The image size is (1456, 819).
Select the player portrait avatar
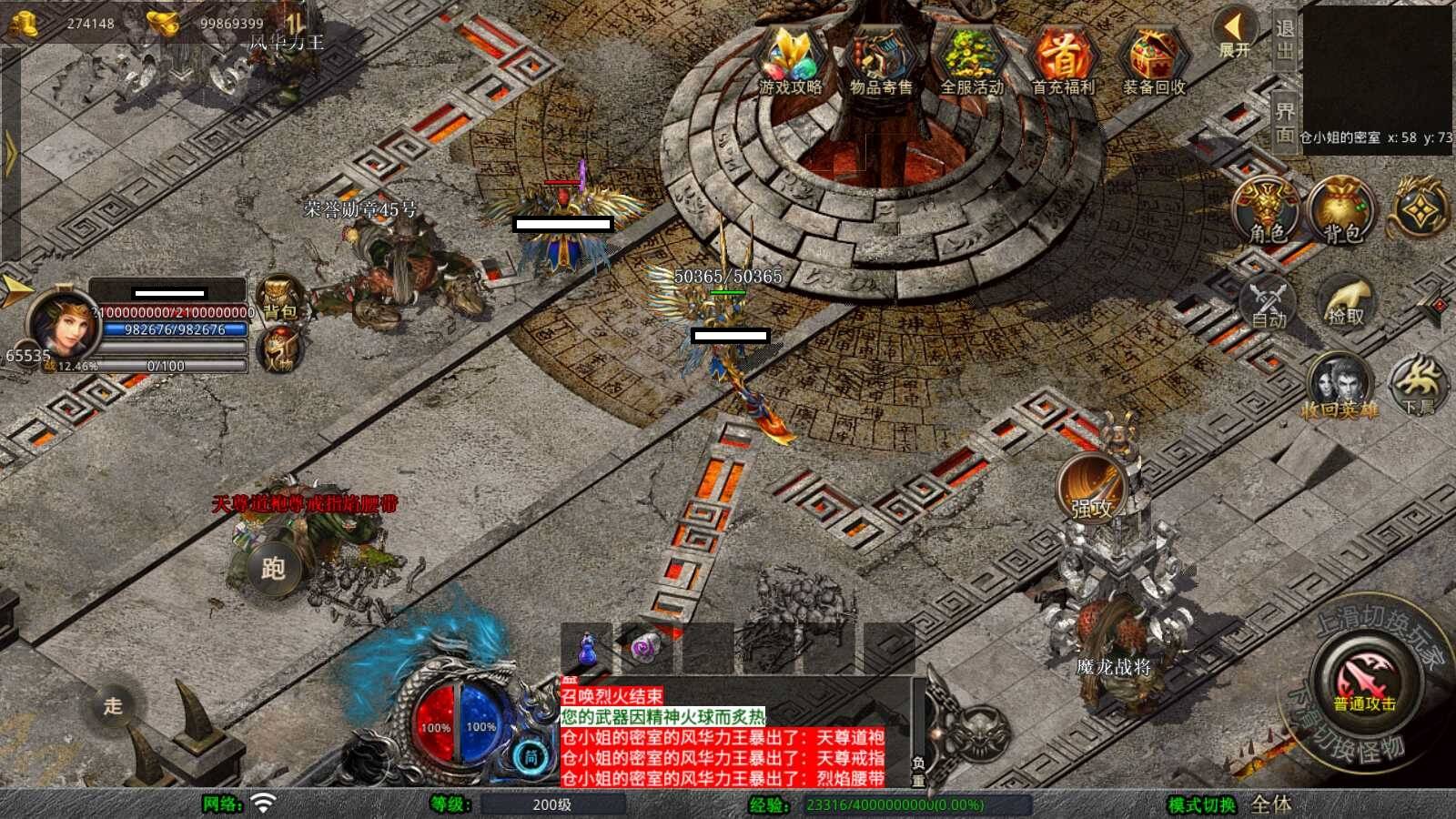point(62,325)
